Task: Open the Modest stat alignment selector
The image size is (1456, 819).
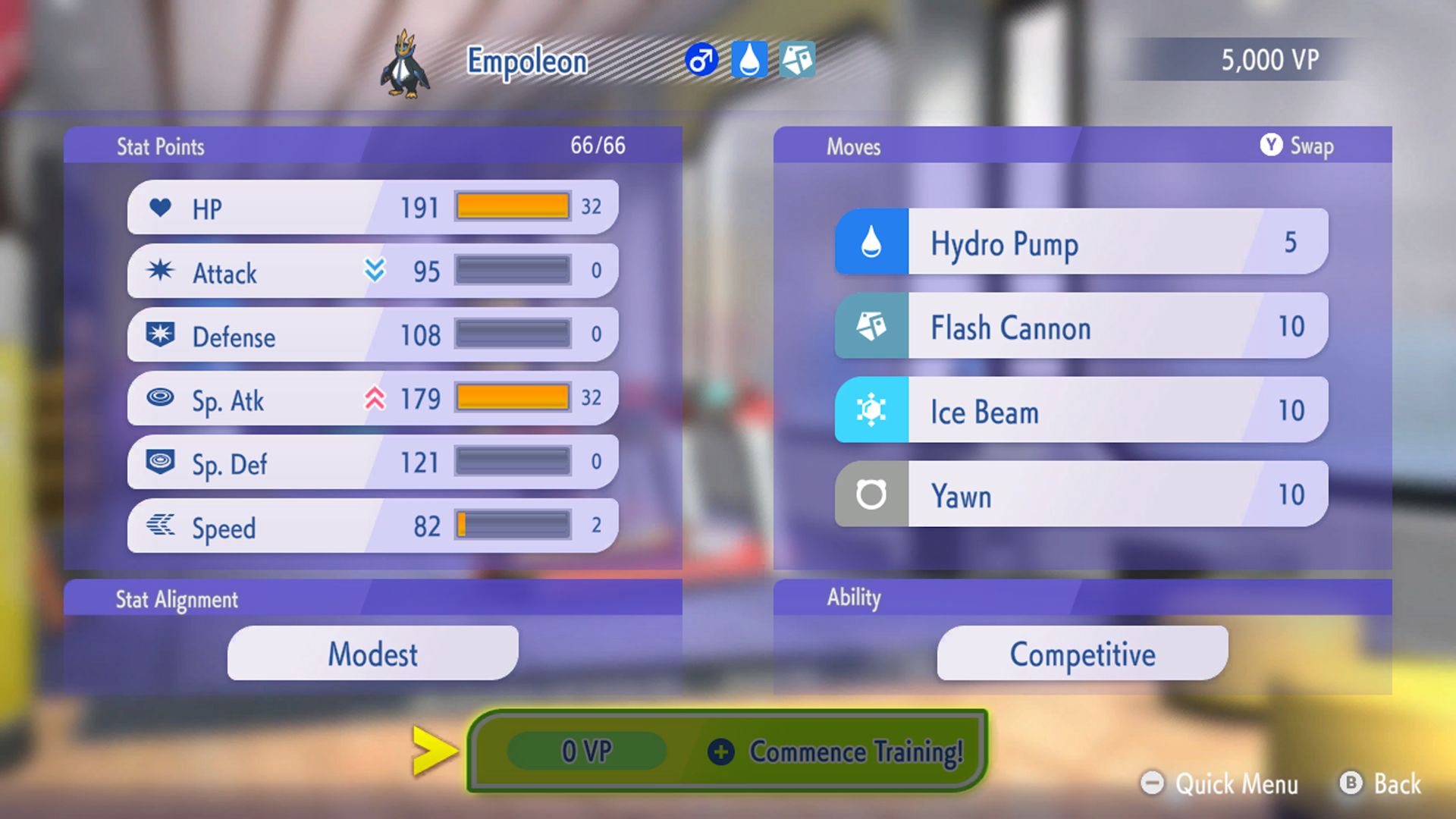Action: coord(372,653)
